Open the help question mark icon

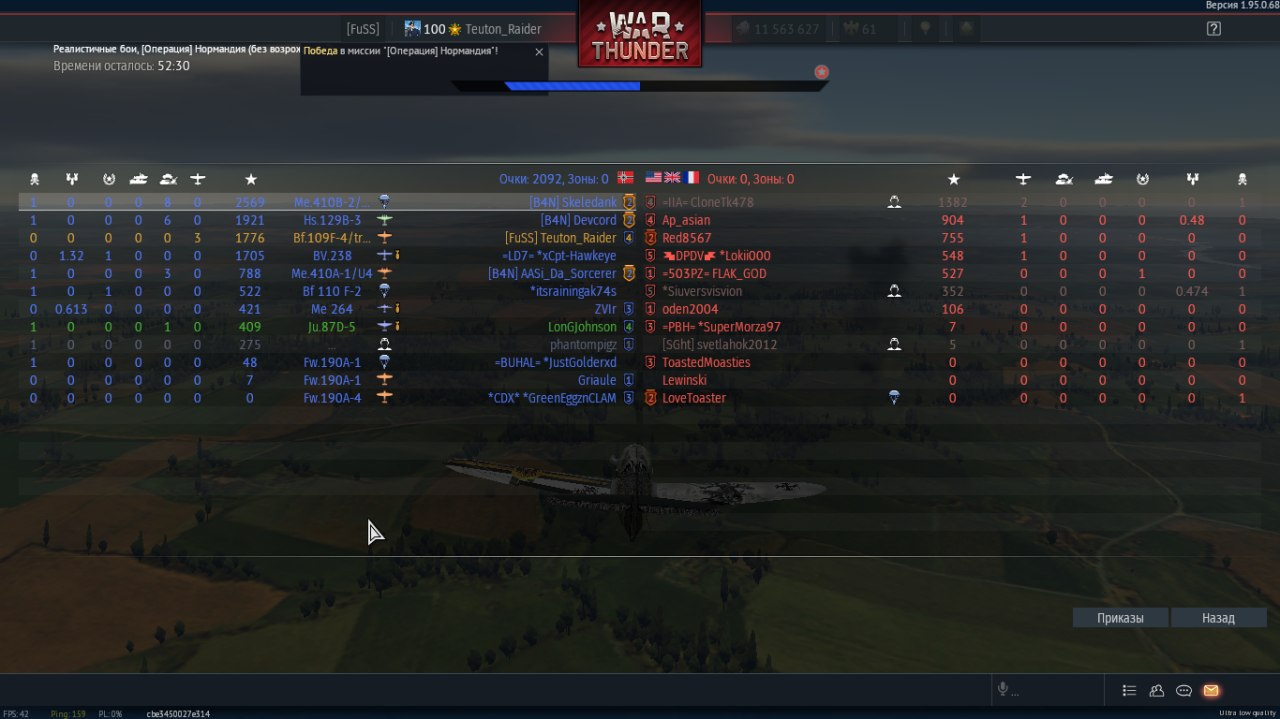pos(1214,29)
